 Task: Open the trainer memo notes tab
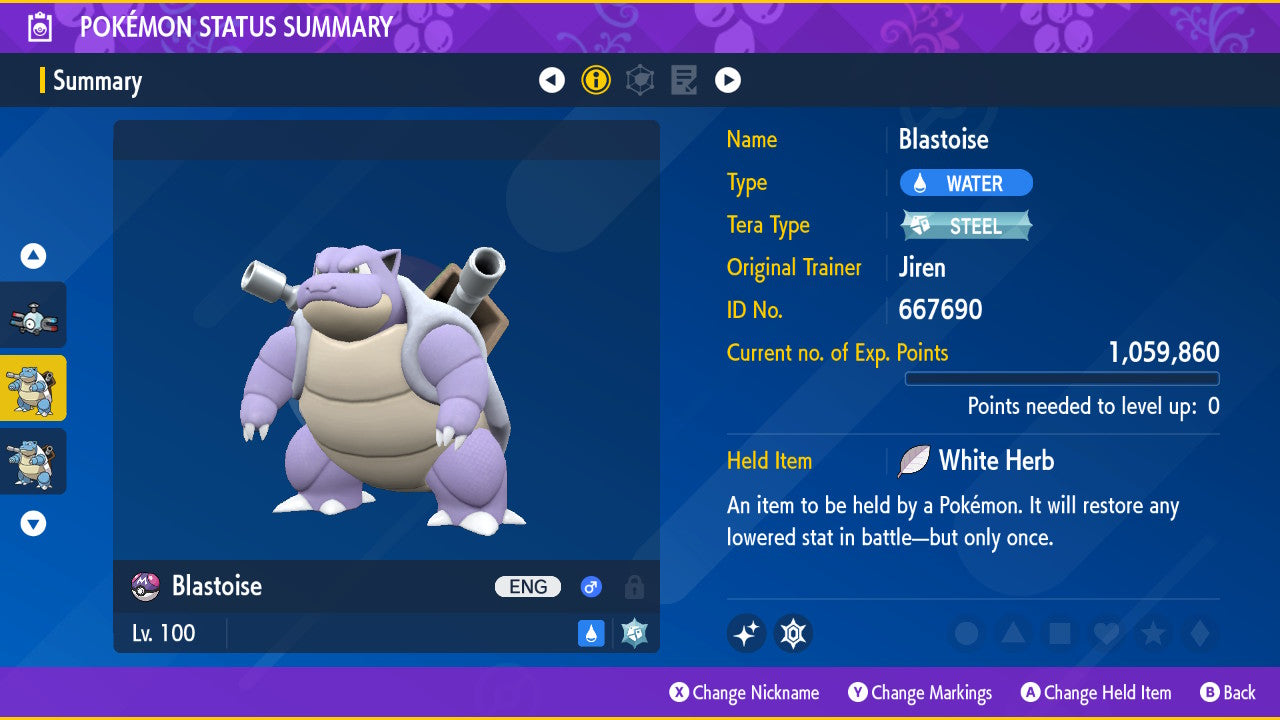(x=684, y=80)
